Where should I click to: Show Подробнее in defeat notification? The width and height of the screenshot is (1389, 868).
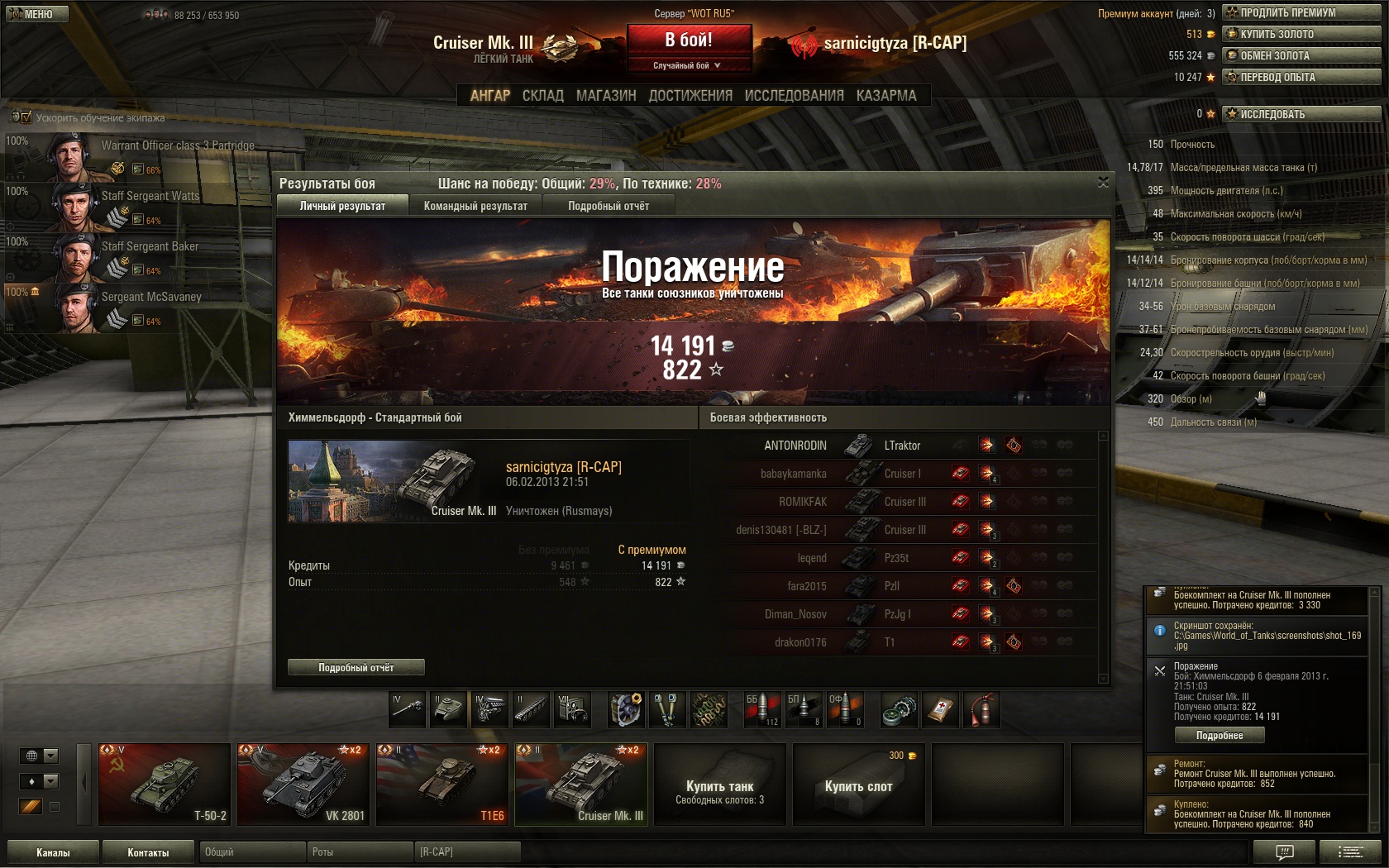pyautogui.click(x=1220, y=735)
